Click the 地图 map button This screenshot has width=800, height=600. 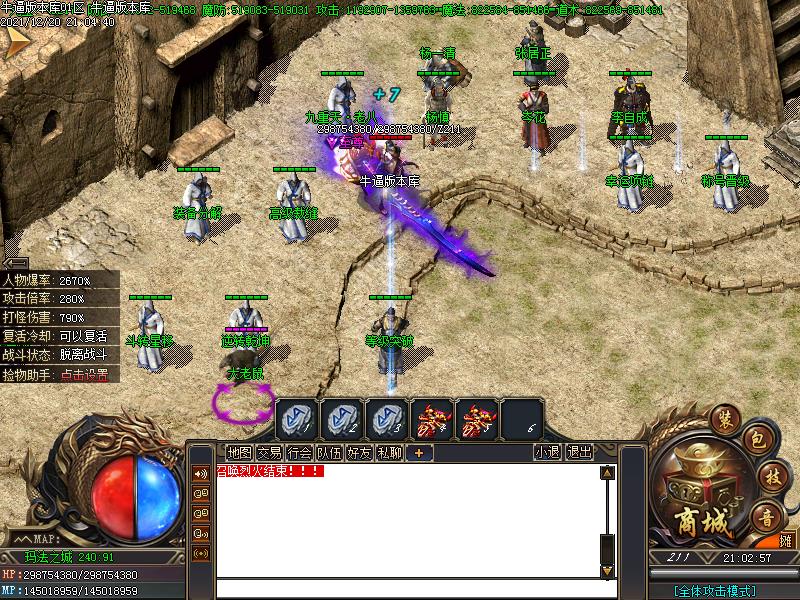pos(239,452)
